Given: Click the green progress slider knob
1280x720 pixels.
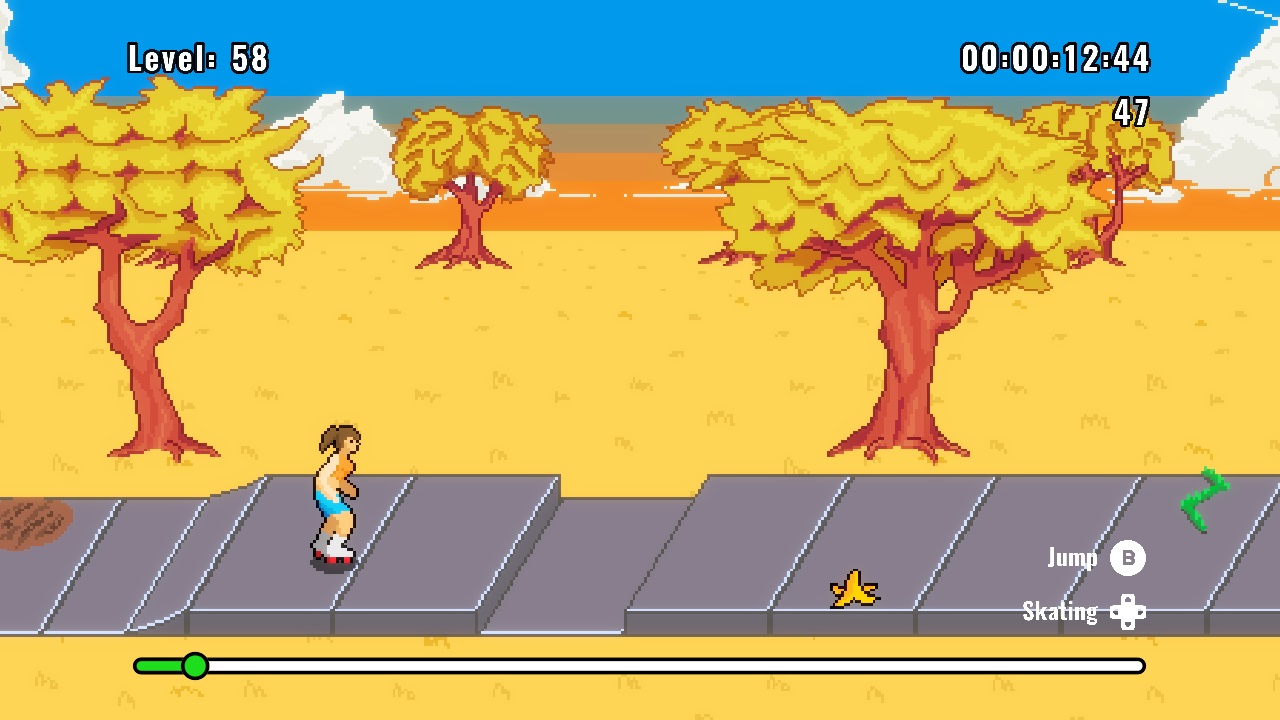Looking at the screenshot, I should point(196,664).
